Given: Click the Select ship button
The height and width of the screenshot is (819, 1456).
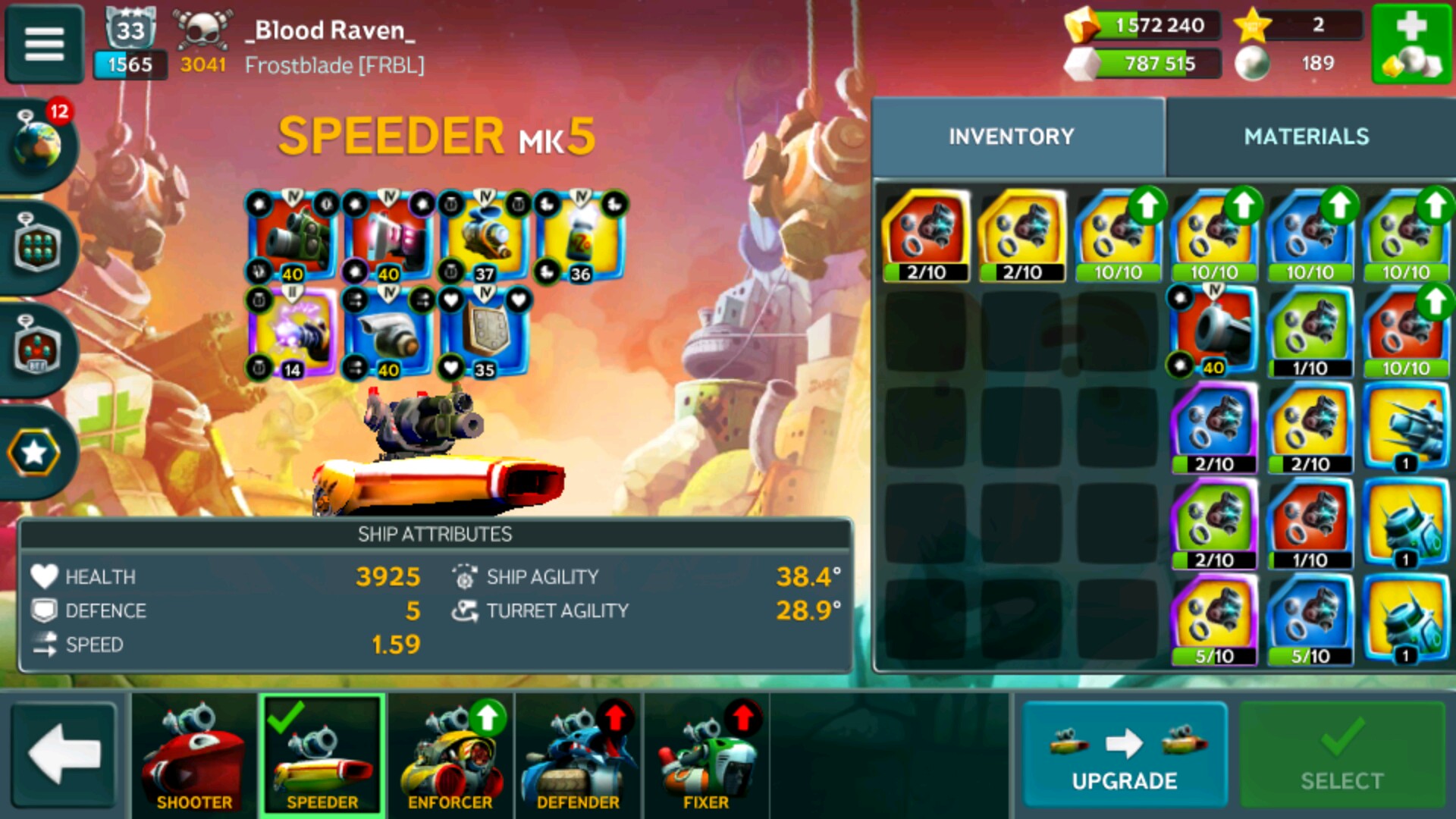Looking at the screenshot, I should [1341, 755].
